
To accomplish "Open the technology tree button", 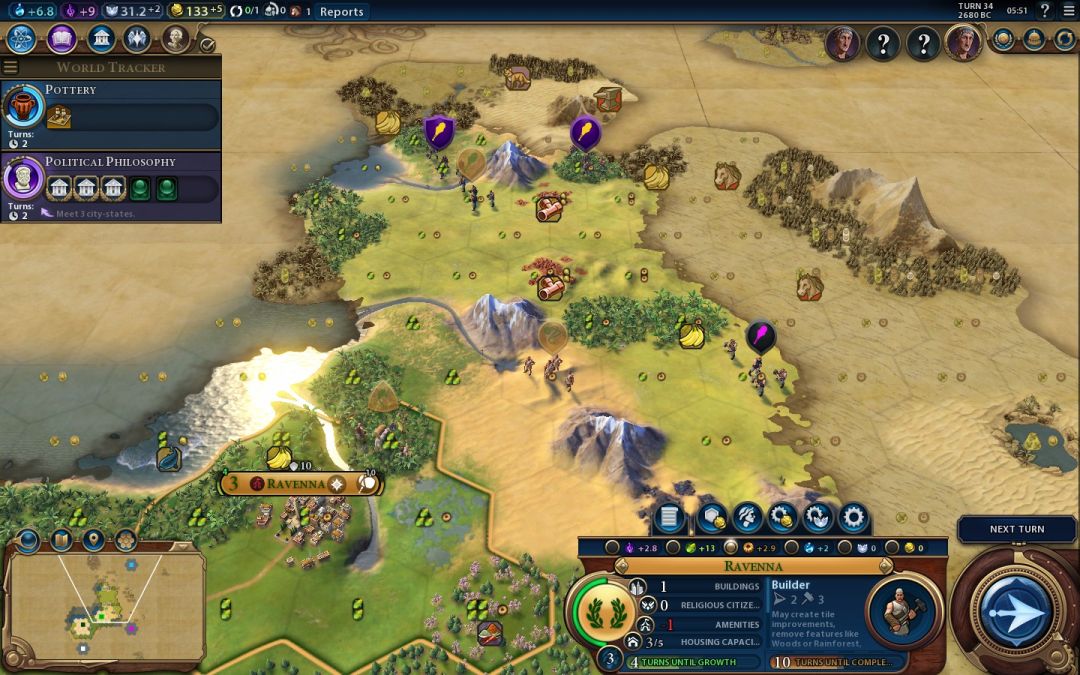I will click(22, 39).
